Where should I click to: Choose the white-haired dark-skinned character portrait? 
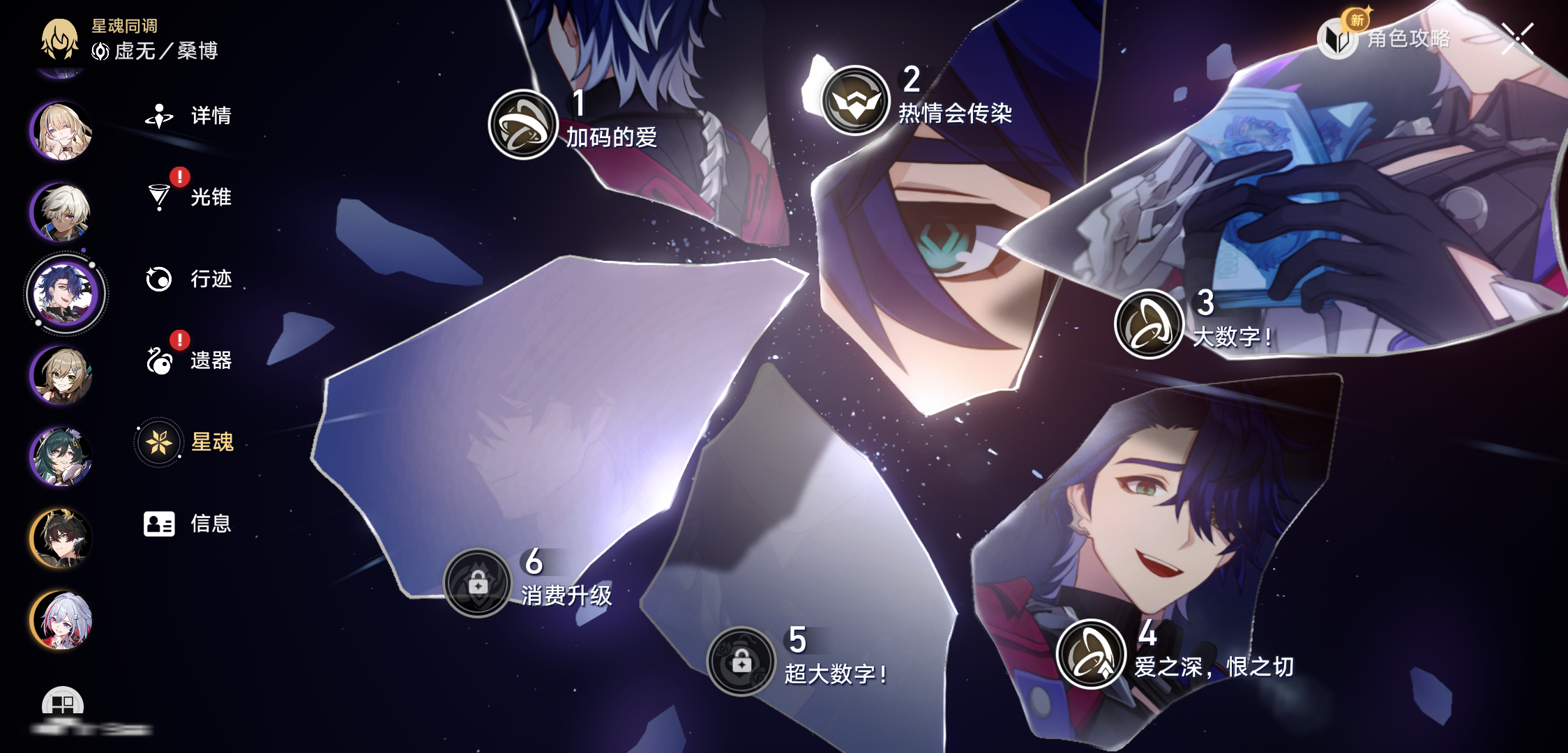pos(61,211)
